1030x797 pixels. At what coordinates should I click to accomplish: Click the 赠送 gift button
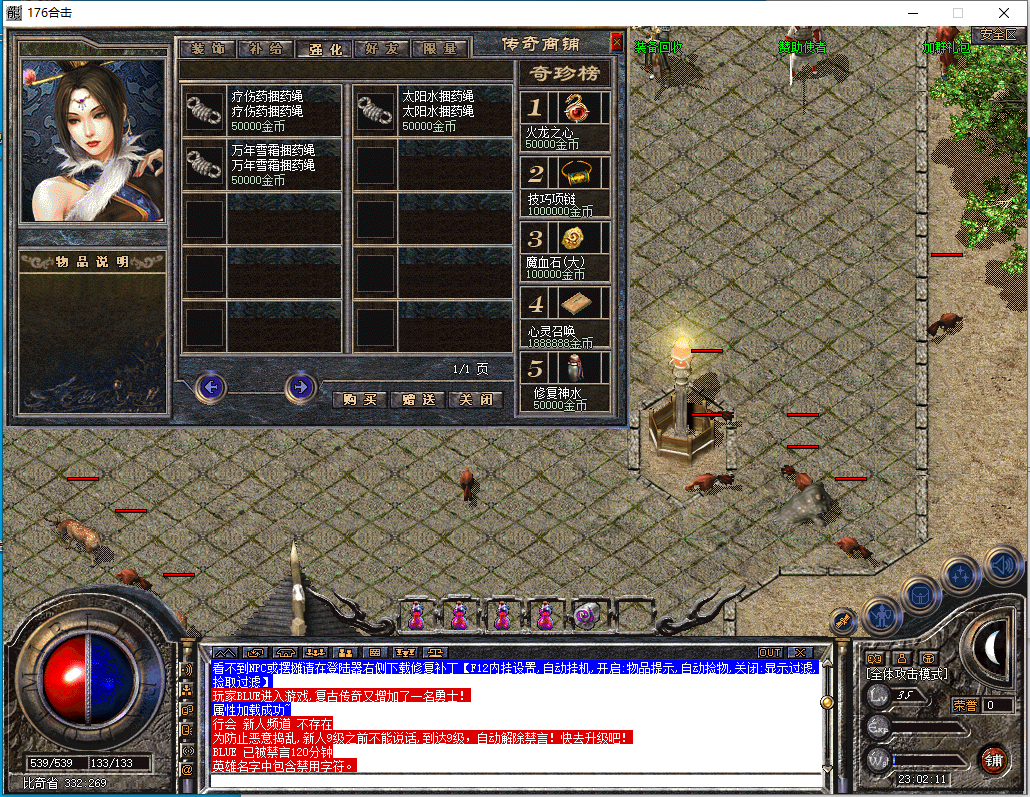coord(416,399)
